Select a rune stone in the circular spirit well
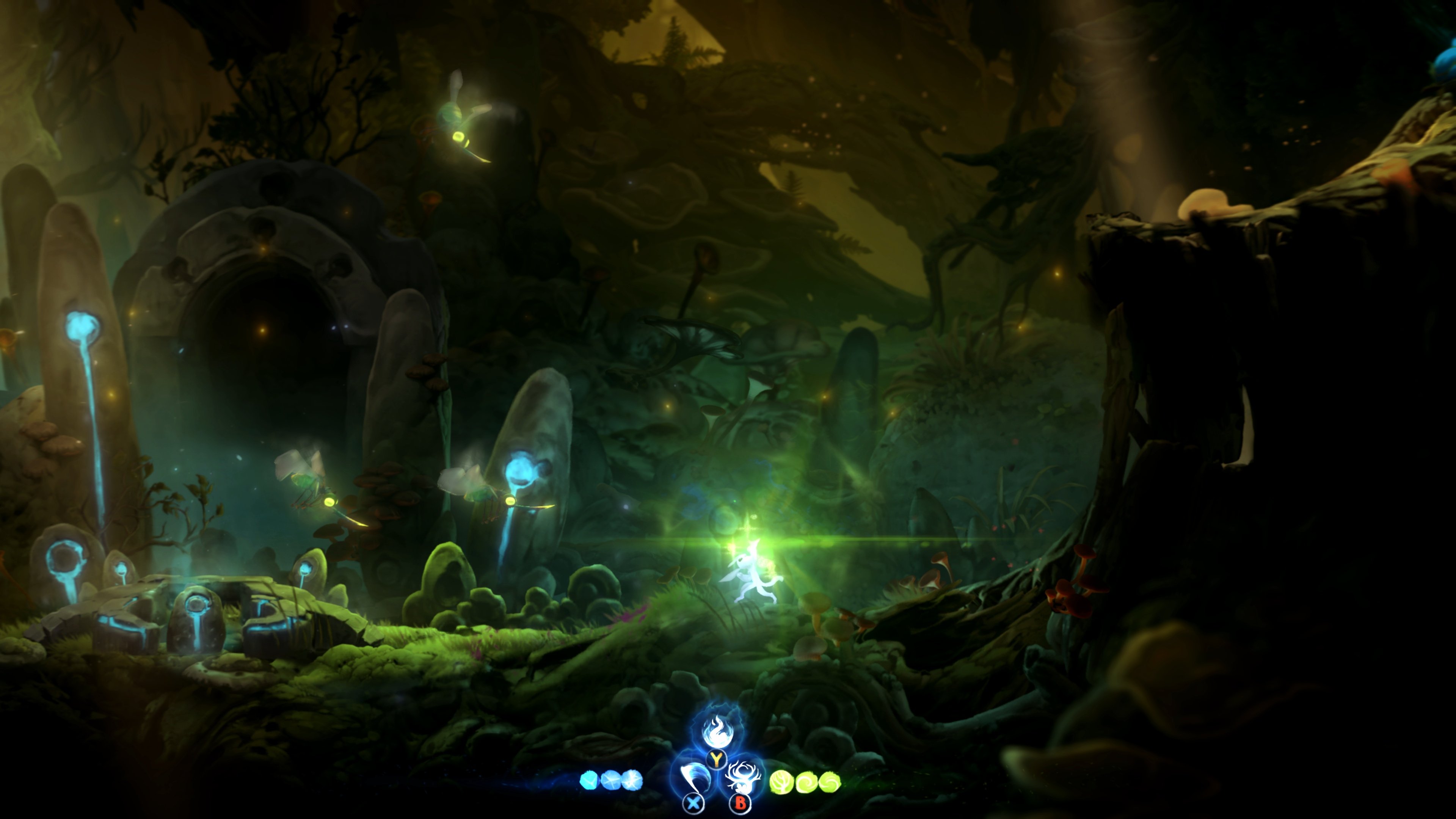Image resolution: width=1456 pixels, height=819 pixels. 198,619
